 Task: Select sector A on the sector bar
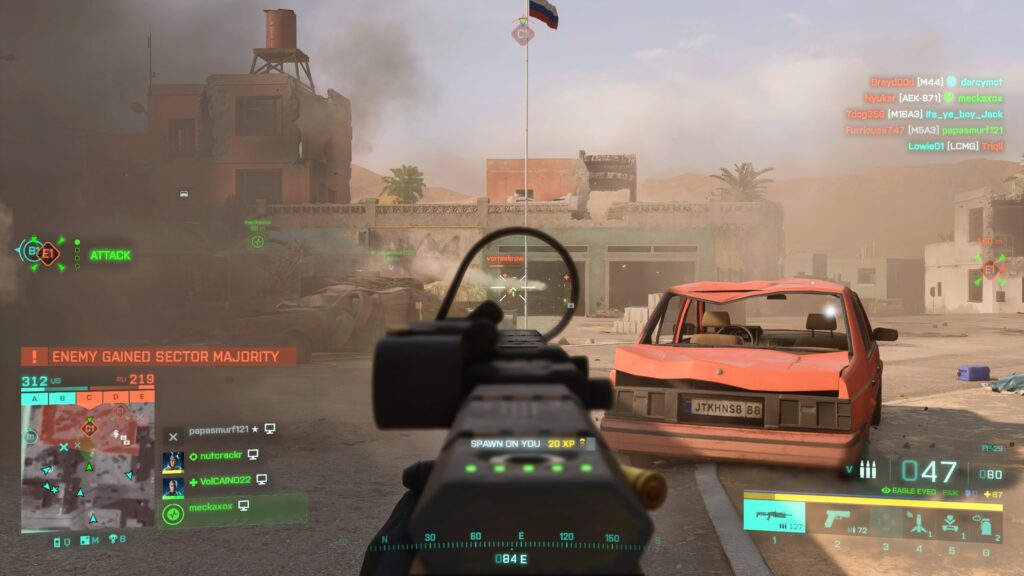(35, 397)
